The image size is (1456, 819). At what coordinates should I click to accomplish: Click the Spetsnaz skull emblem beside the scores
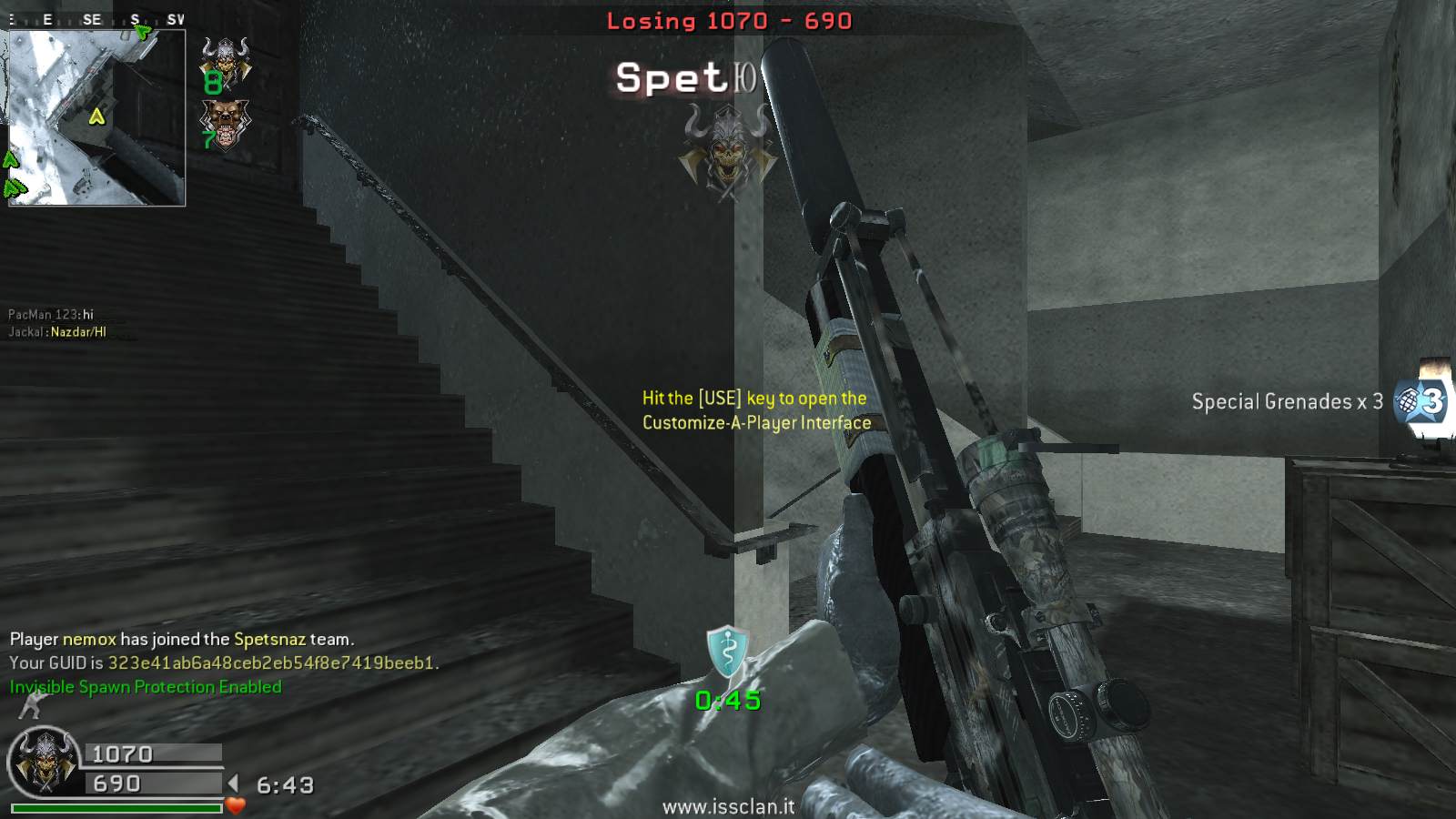44,761
